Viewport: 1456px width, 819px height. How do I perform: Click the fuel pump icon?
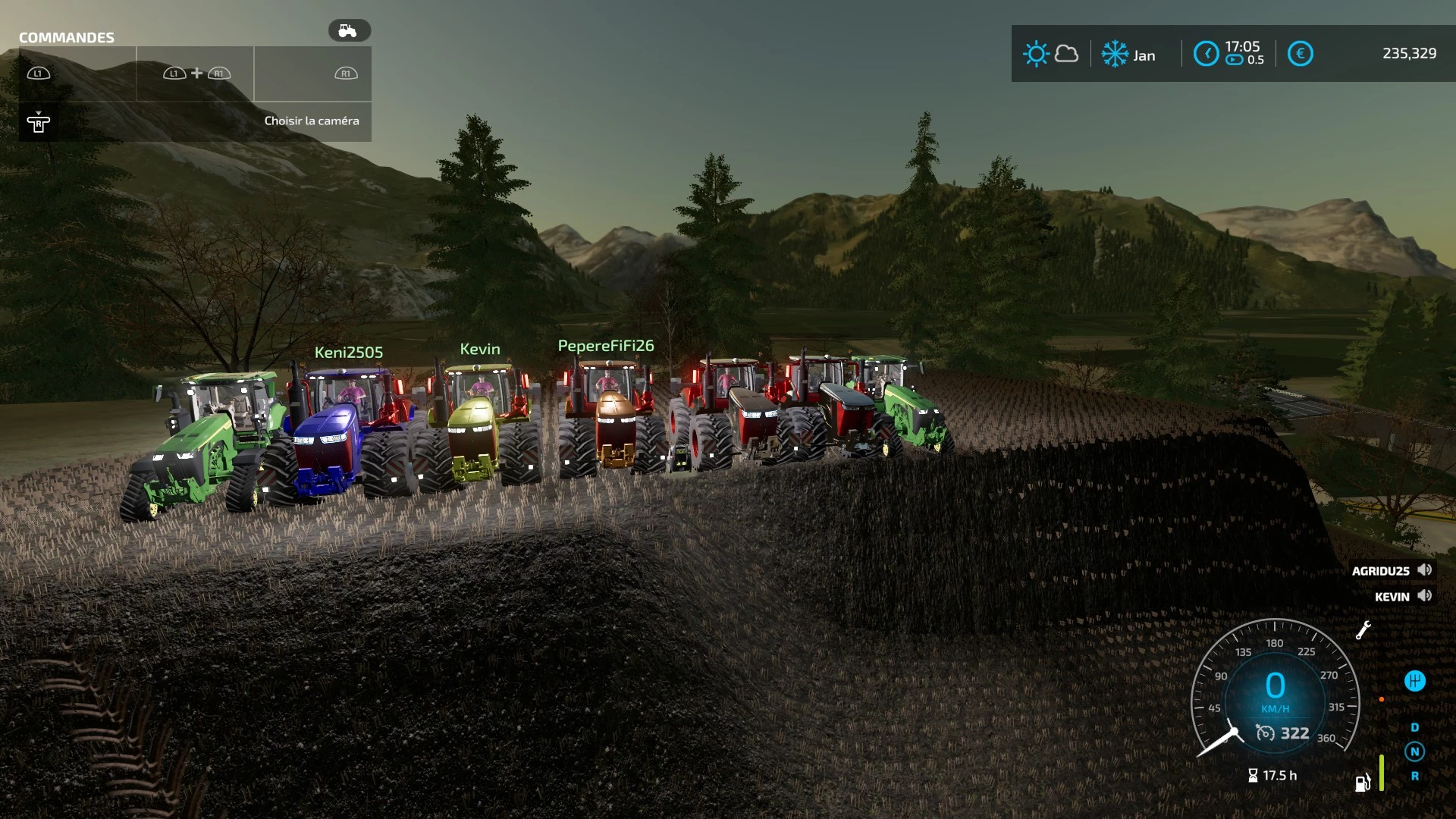1363,783
